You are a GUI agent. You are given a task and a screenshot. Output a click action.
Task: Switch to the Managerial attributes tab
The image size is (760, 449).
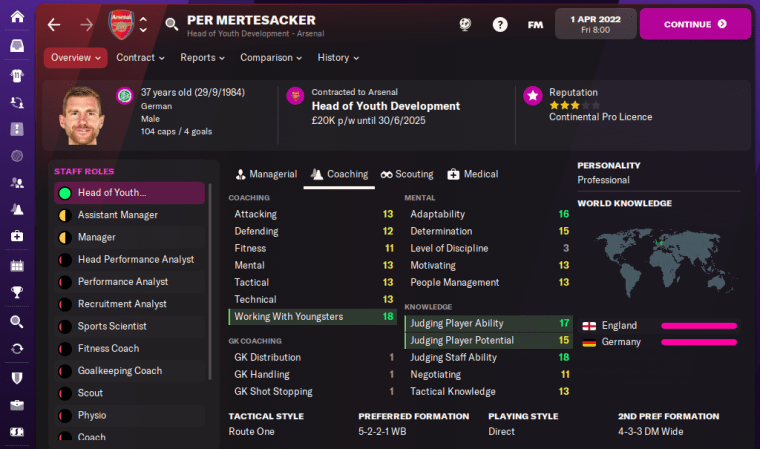pos(264,174)
